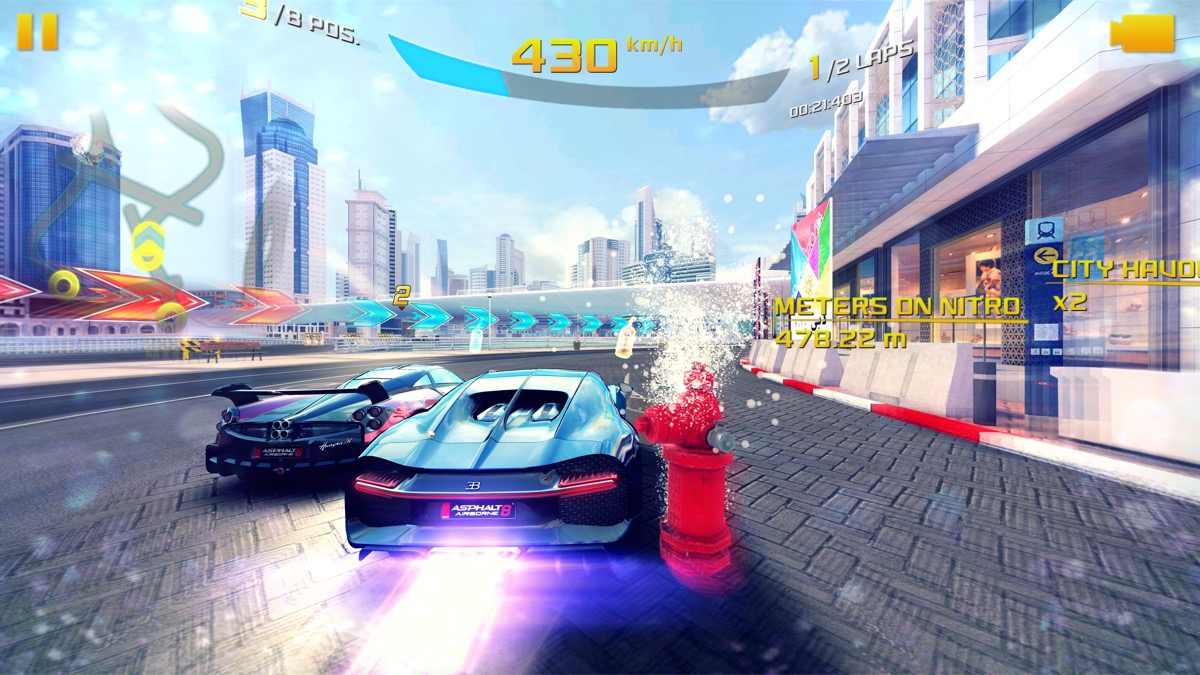The image size is (1200, 675).
Task: Pause the race with the pause button
Action: (37, 32)
